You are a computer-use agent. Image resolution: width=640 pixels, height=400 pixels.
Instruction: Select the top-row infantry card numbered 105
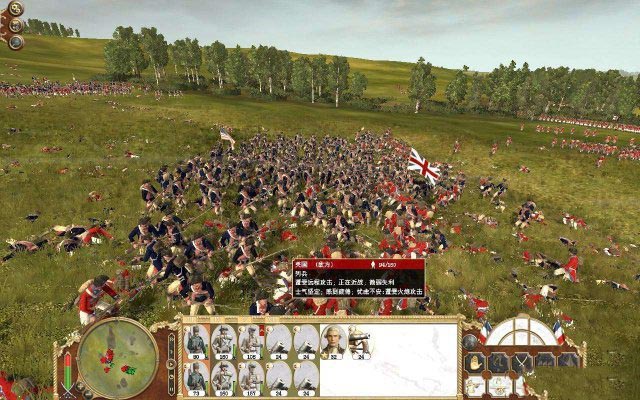[250, 340]
